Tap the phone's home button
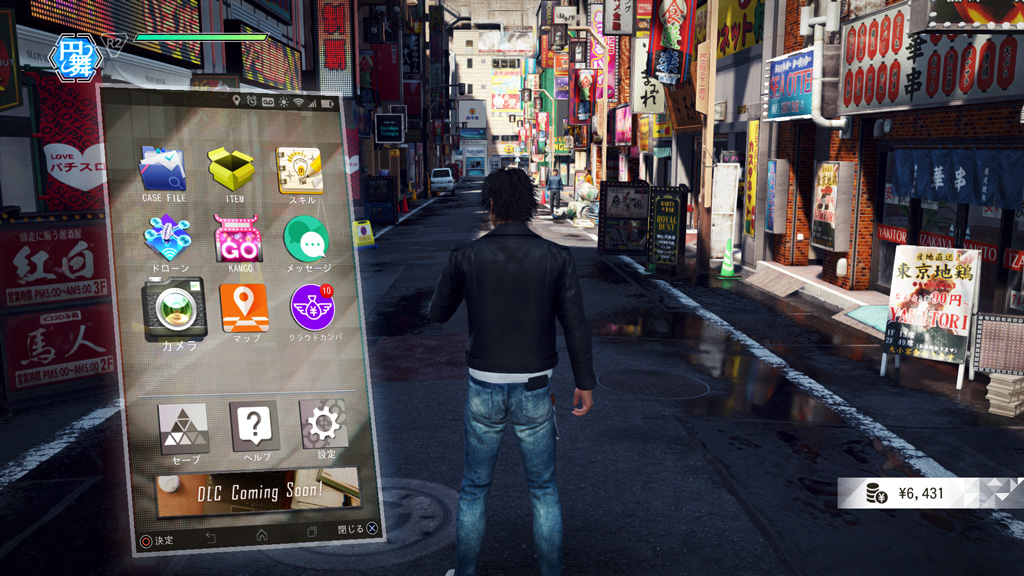This screenshot has width=1024, height=576. pyautogui.click(x=262, y=535)
